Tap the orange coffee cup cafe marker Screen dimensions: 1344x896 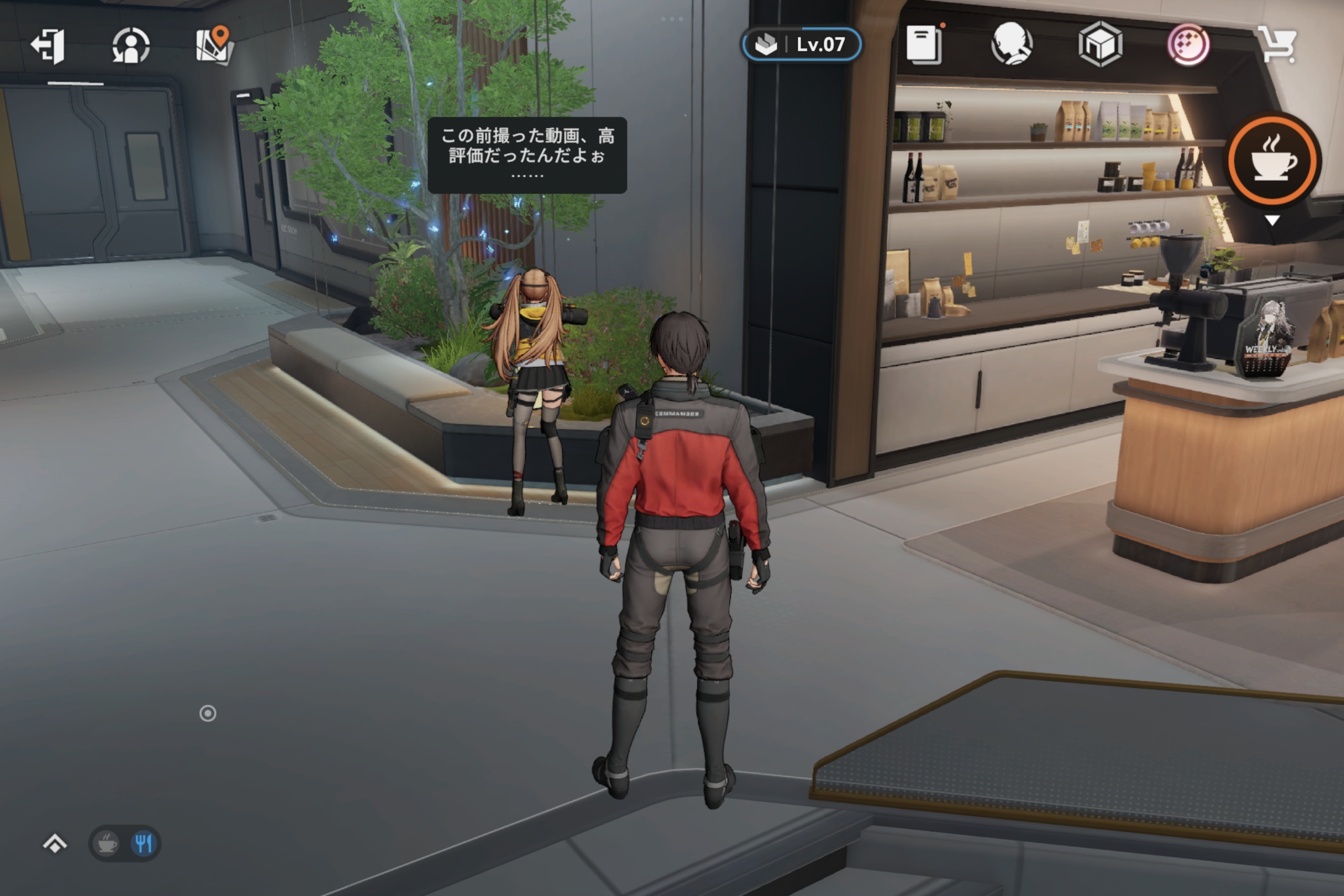tap(1273, 160)
